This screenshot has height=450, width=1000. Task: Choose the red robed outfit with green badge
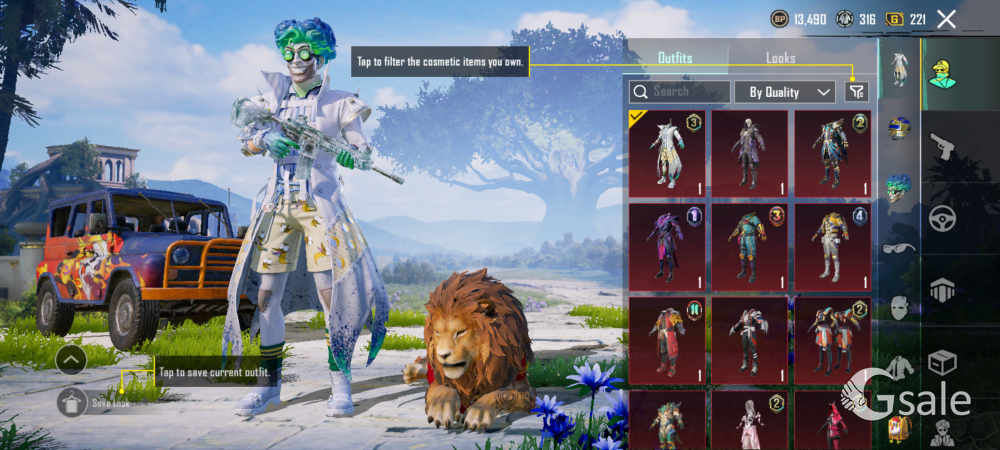pyautogui.click(x=667, y=340)
